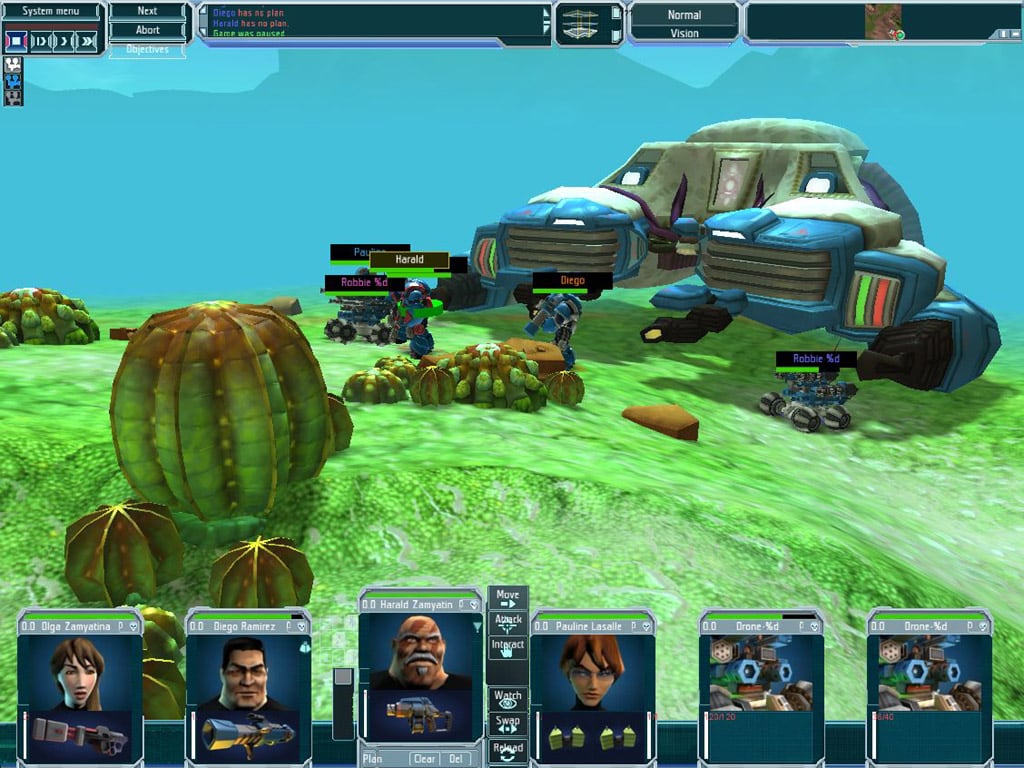Switch the Normal mode button
Viewport: 1024px width, 768px height.
[x=684, y=15]
